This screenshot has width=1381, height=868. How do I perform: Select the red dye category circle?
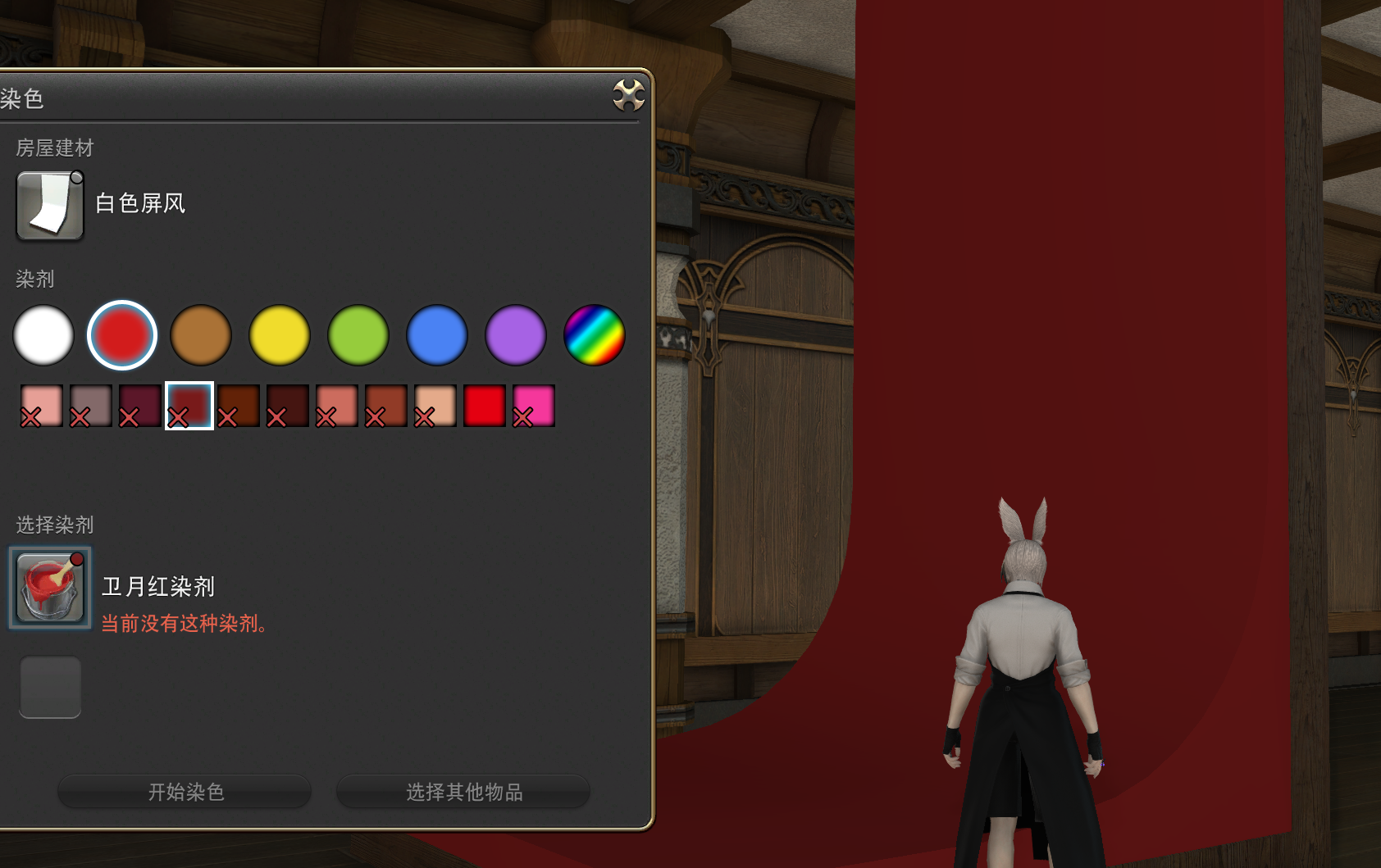pos(121,335)
